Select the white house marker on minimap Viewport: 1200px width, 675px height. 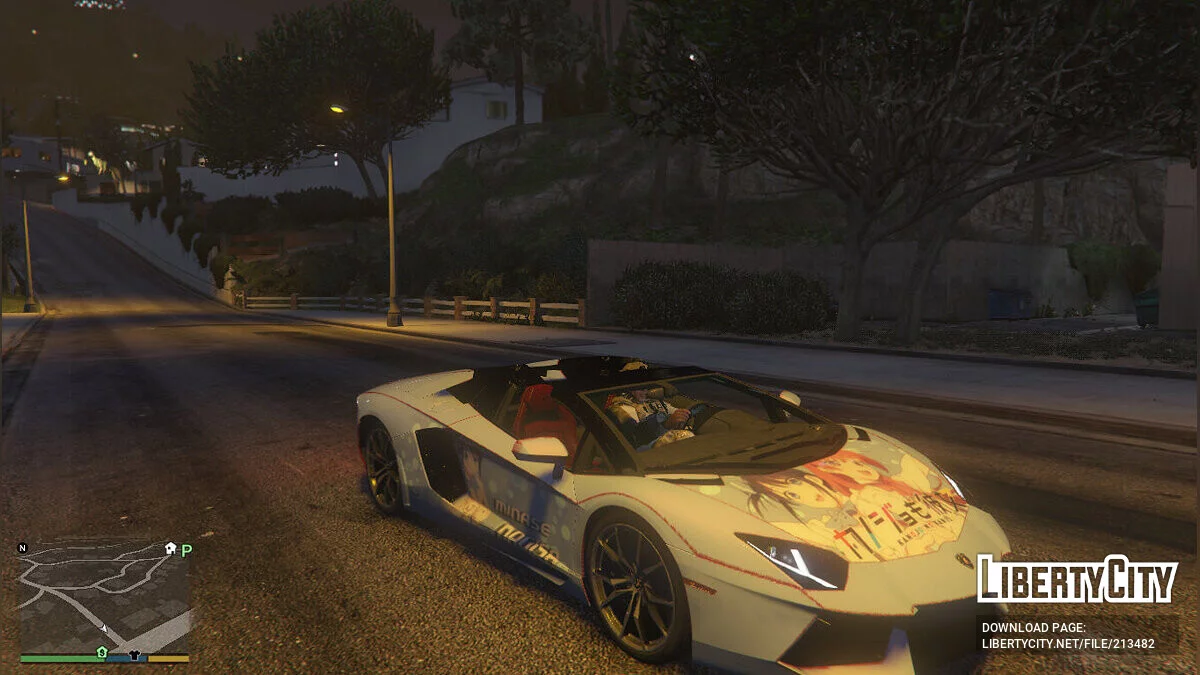[x=170, y=549]
